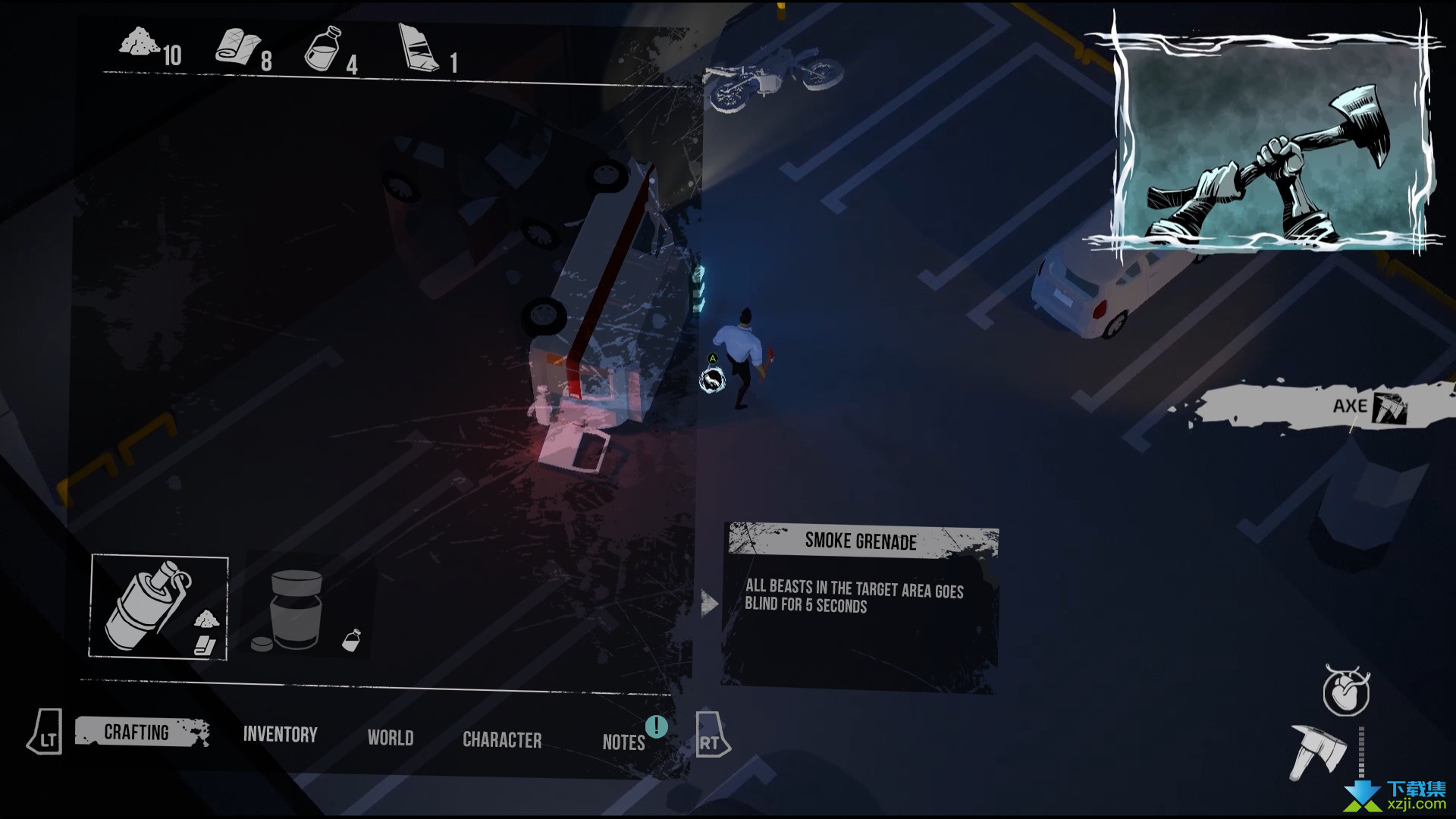This screenshot has height=819, width=1456.
Task: Choose the jar crafting recipe
Action: pyautogui.click(x=297, y=610)
